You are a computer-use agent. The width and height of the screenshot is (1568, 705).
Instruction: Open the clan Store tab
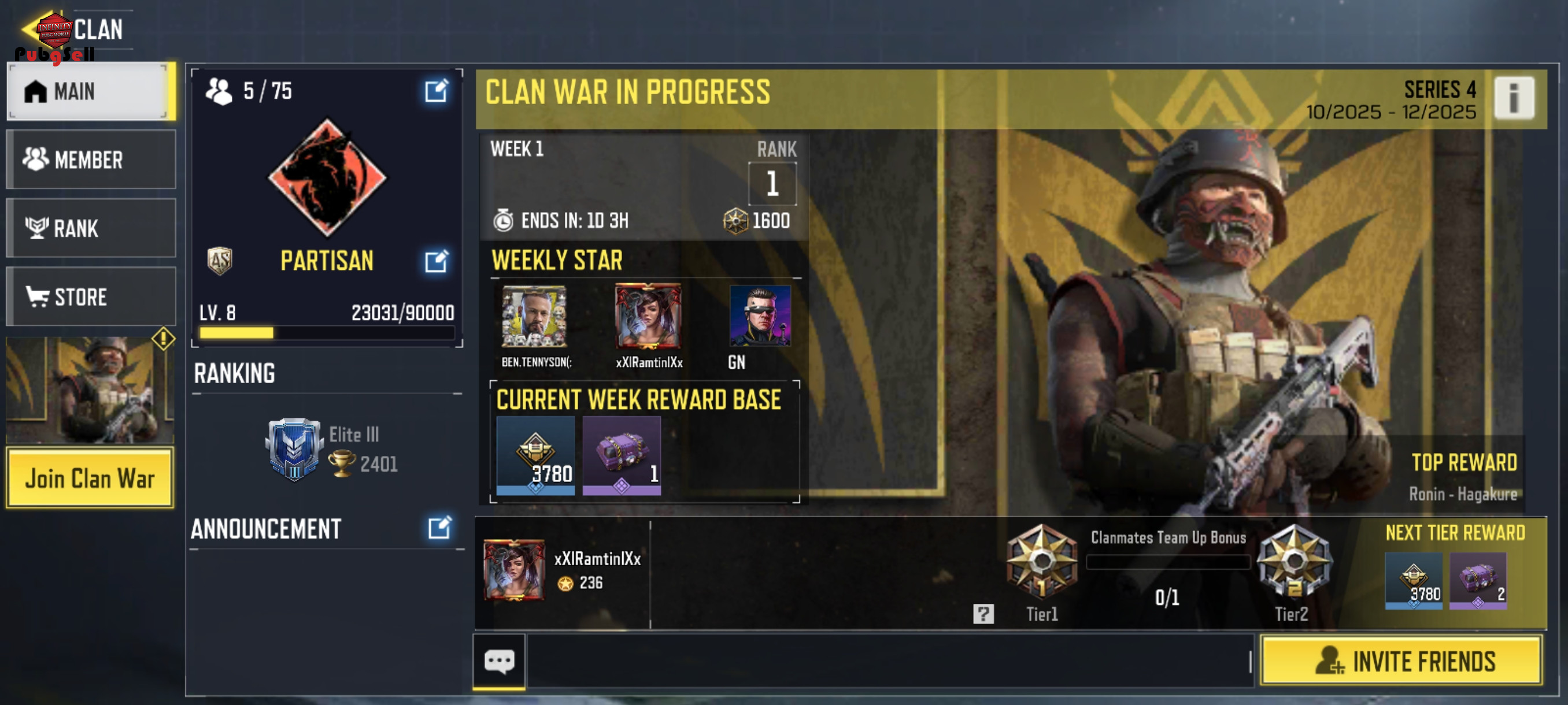tap(91, 297)
